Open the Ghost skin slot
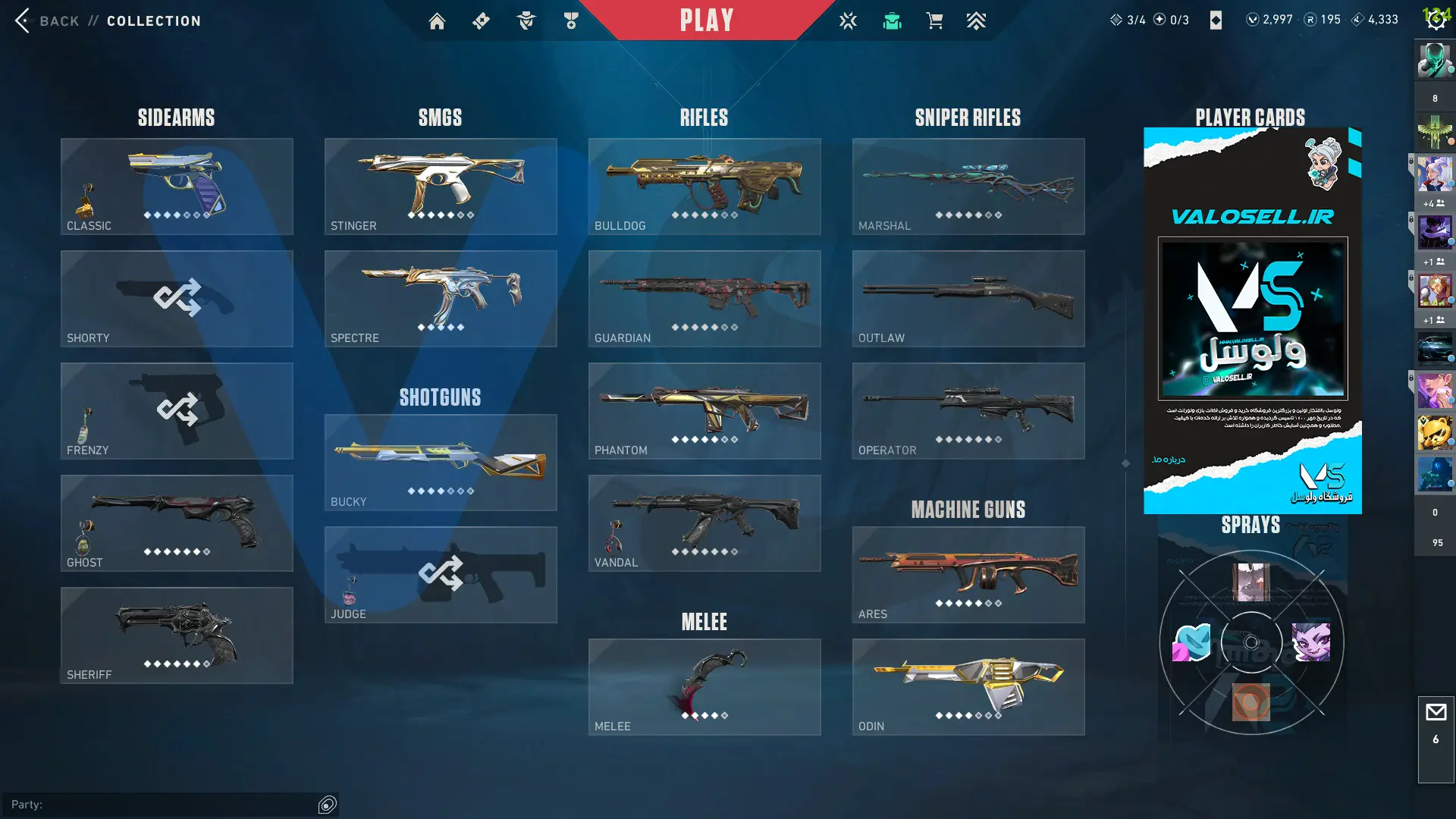This screenshot has width=1456, height=819. (x=177, y=523)
